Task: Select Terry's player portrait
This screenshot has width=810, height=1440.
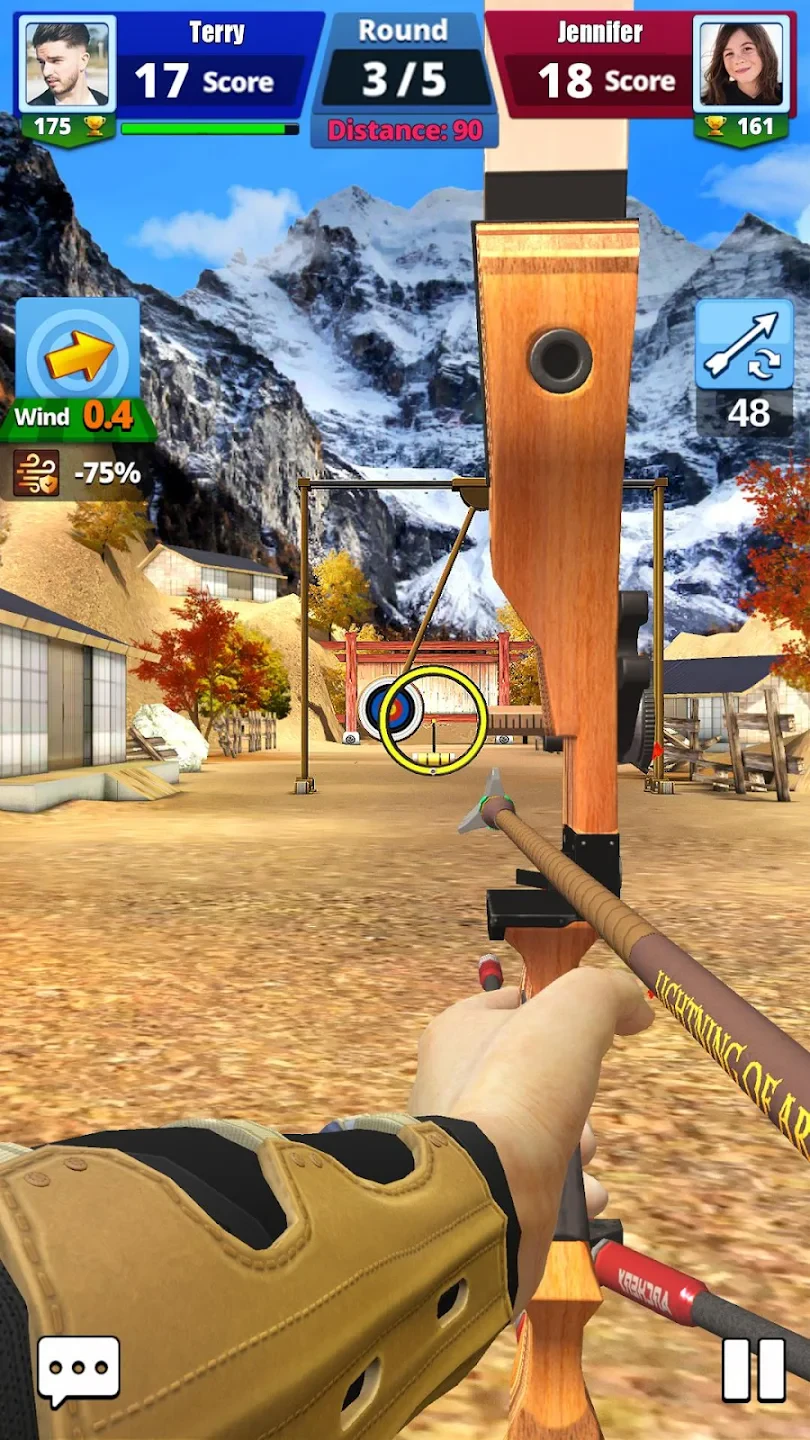Action: click(x=67, y=63)
